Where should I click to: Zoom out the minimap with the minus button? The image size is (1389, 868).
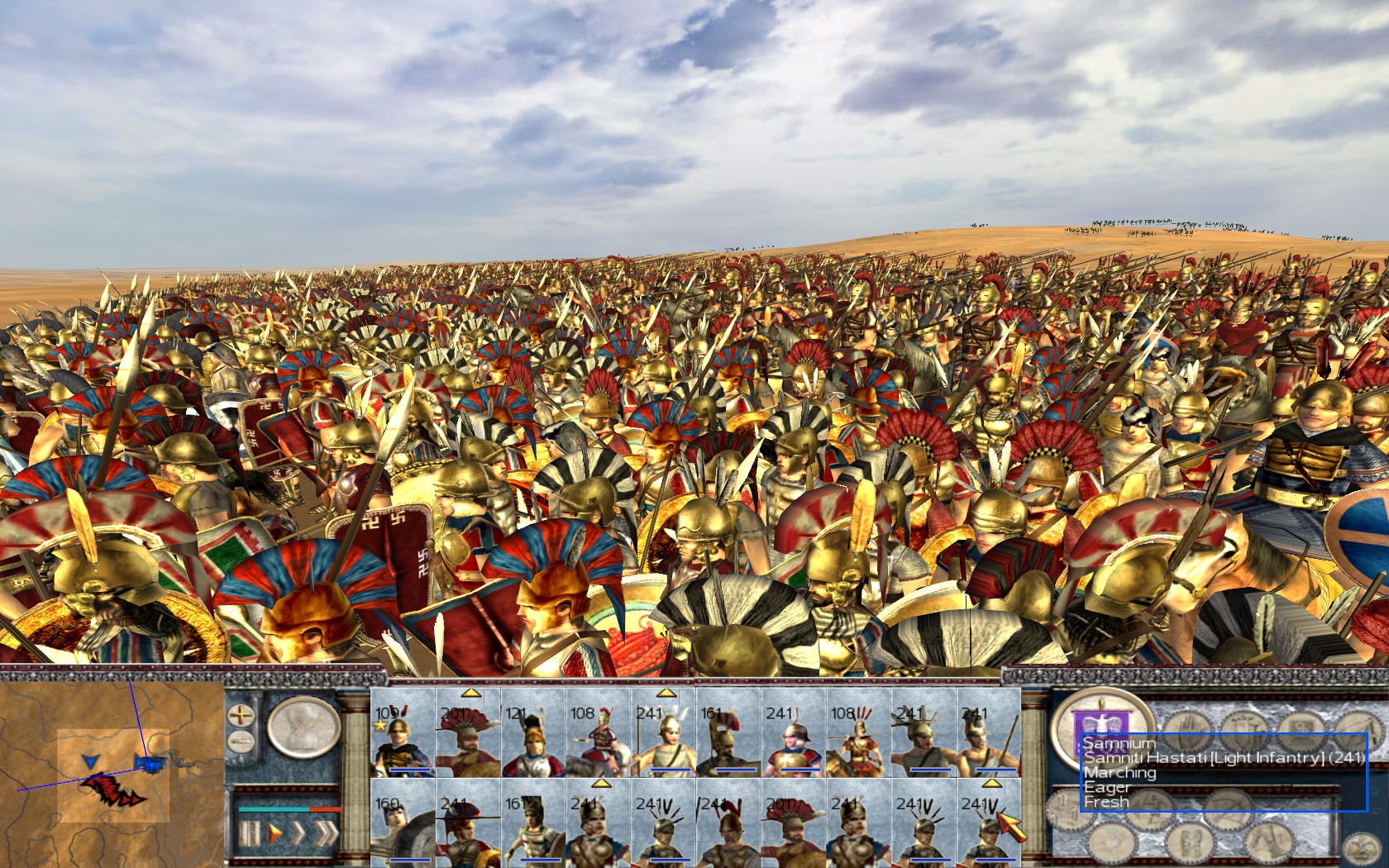click(x=241, y=741)
